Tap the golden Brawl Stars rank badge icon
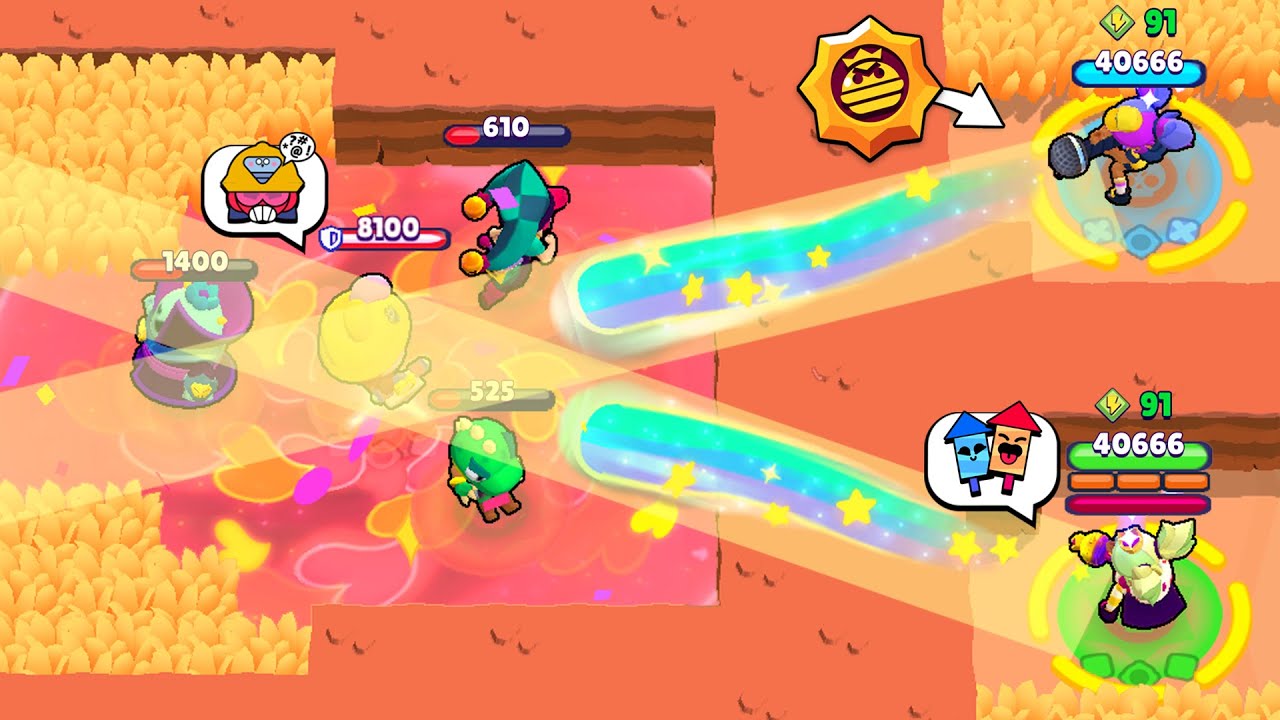This screenshot has width=1280, height=720. pyautogui.click(x=869, y=83)
